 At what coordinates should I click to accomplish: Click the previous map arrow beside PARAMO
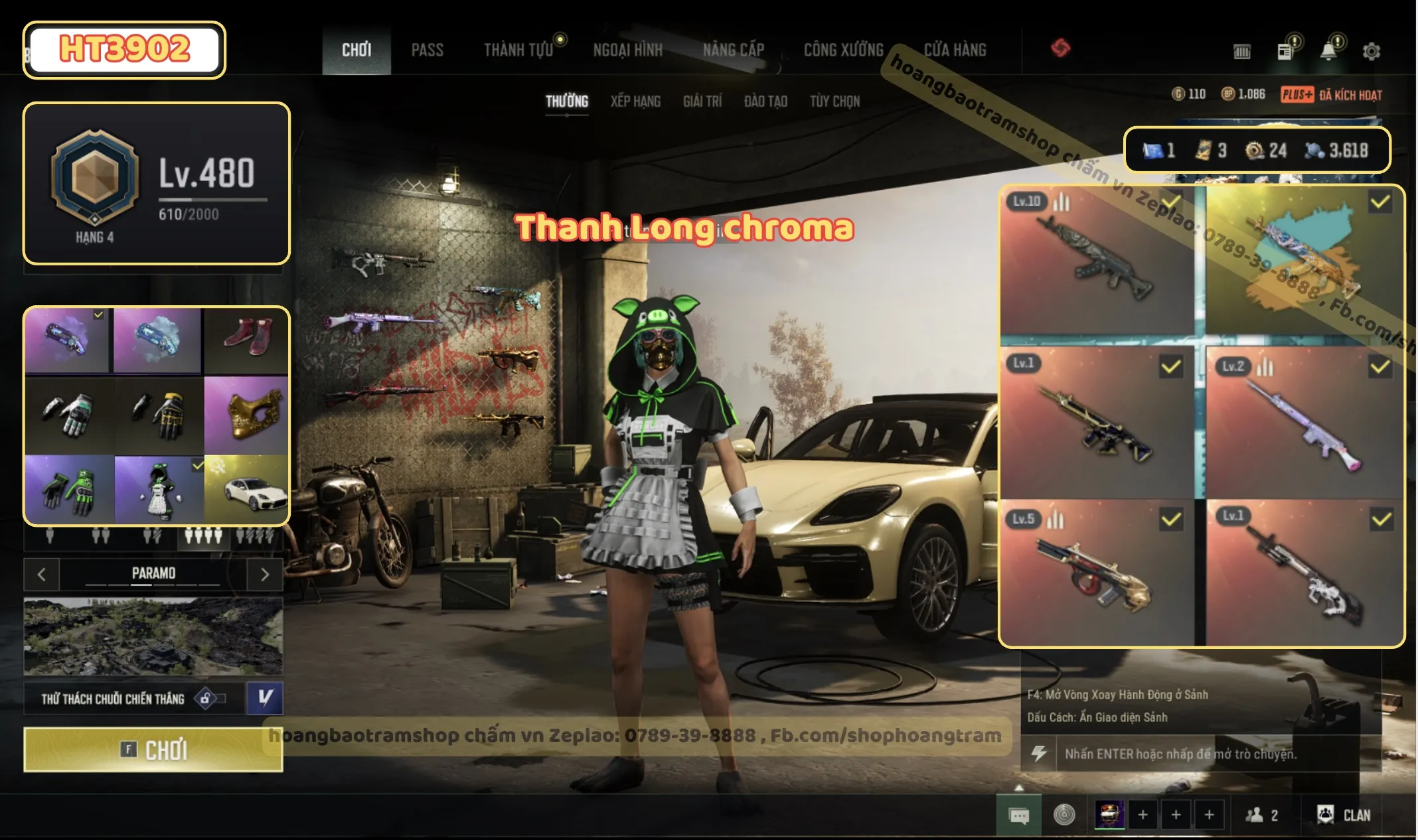pos(42,575)
